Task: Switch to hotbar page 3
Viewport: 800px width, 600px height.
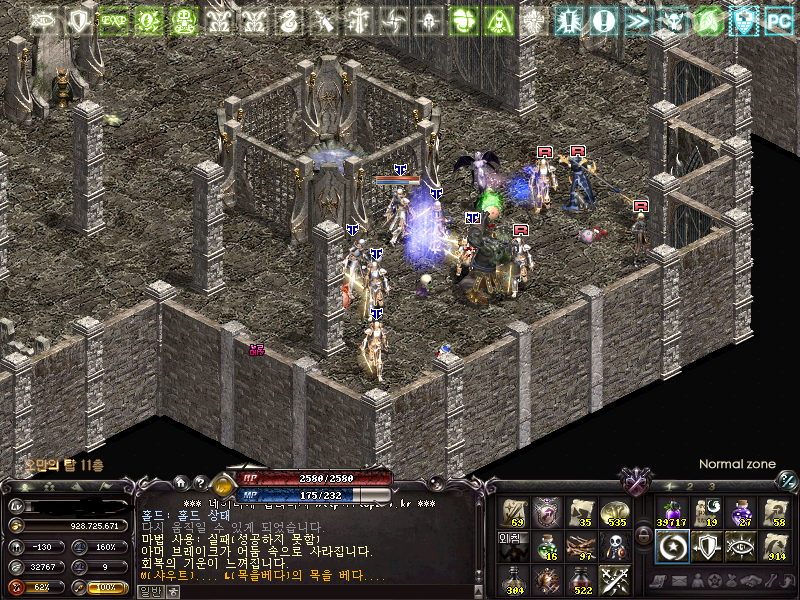Action: pyautogui.click(x=711, y=486)
